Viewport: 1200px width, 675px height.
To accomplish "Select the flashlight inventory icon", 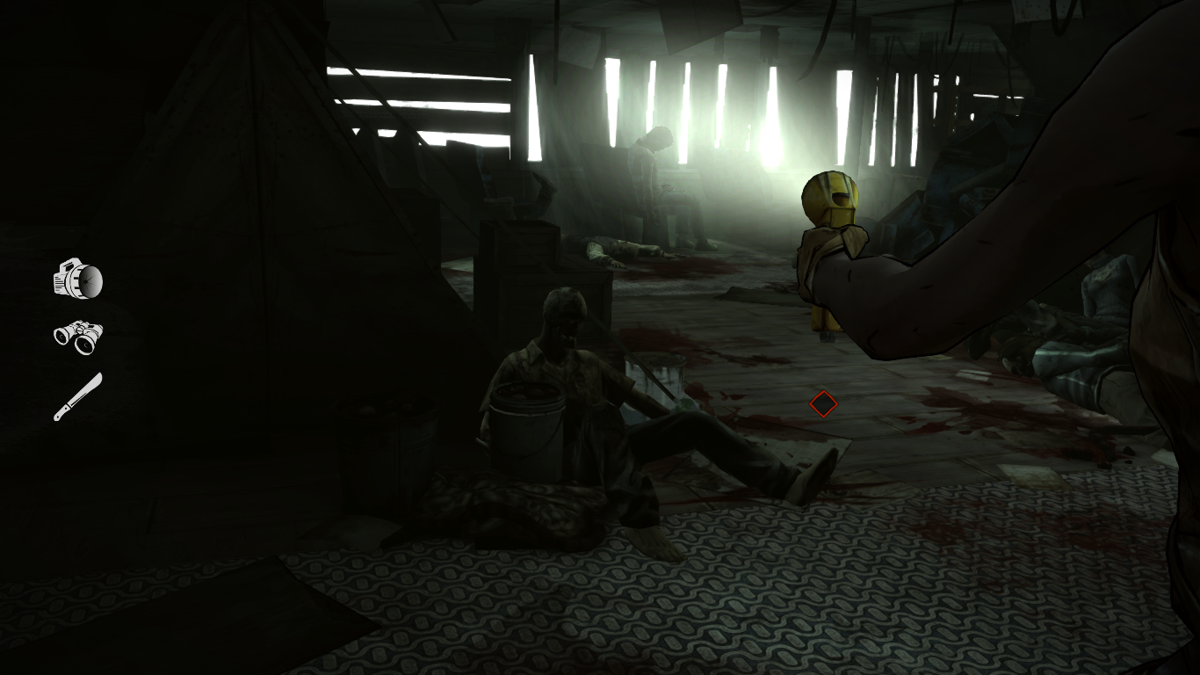I will pyautogui.click(x=78, y=279).
